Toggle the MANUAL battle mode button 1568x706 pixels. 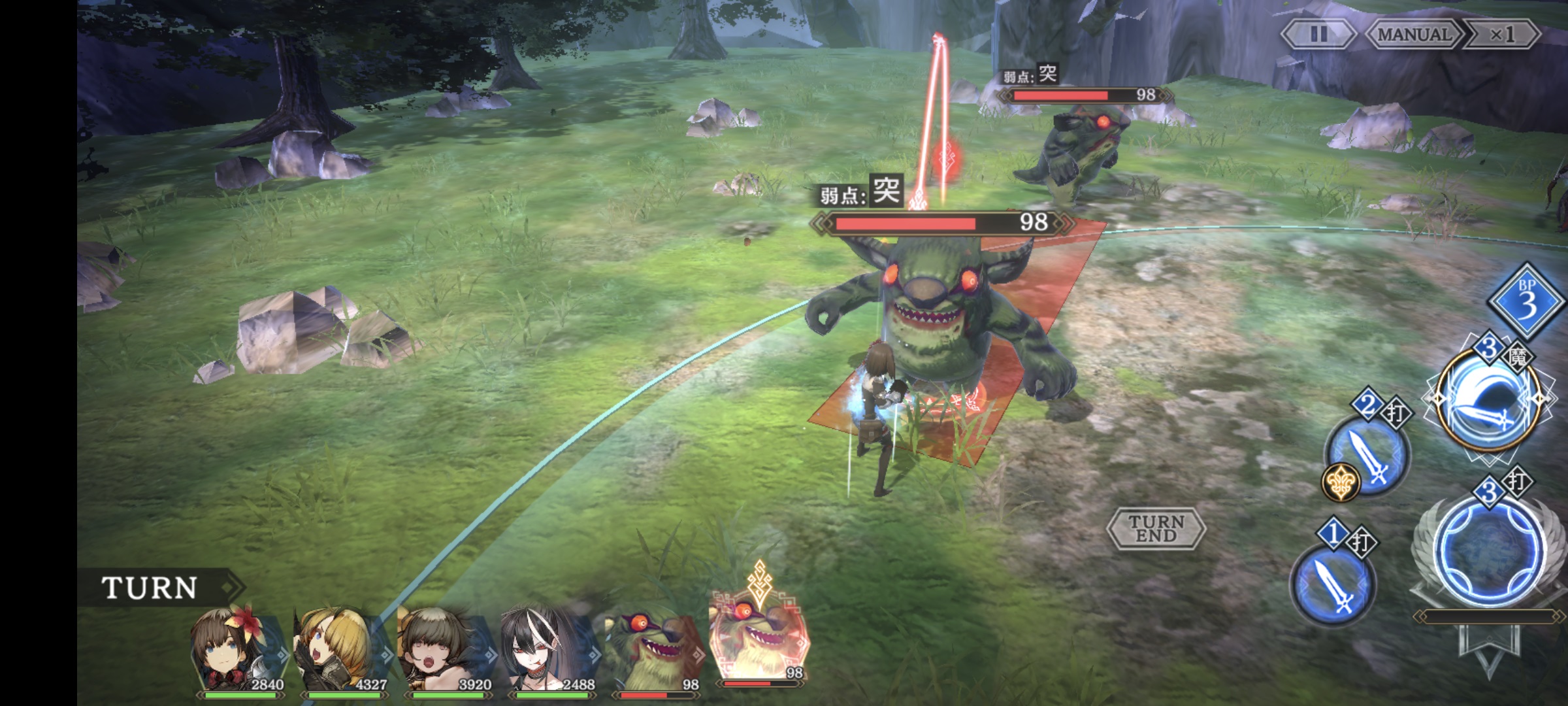[x=1413, y=34]
